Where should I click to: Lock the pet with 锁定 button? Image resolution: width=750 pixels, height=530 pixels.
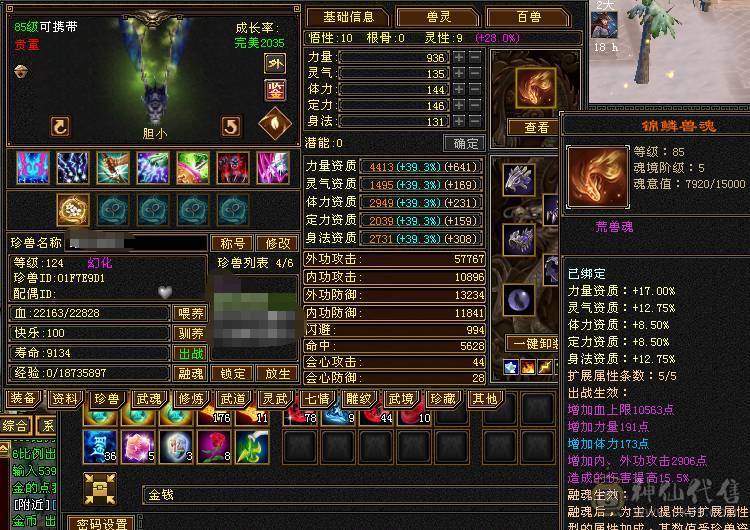click(x=234, y=373)
